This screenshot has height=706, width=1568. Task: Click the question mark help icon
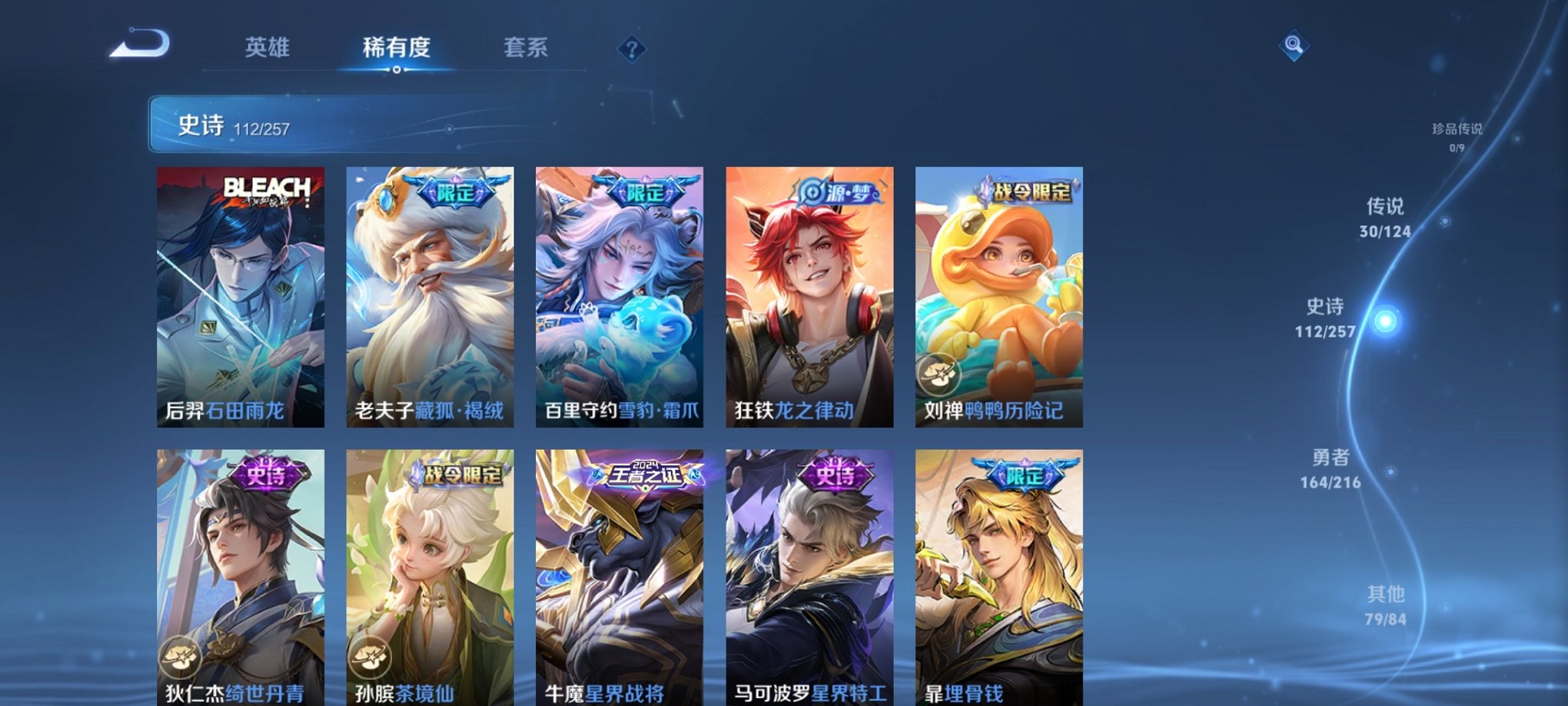(x=632, y=50)
